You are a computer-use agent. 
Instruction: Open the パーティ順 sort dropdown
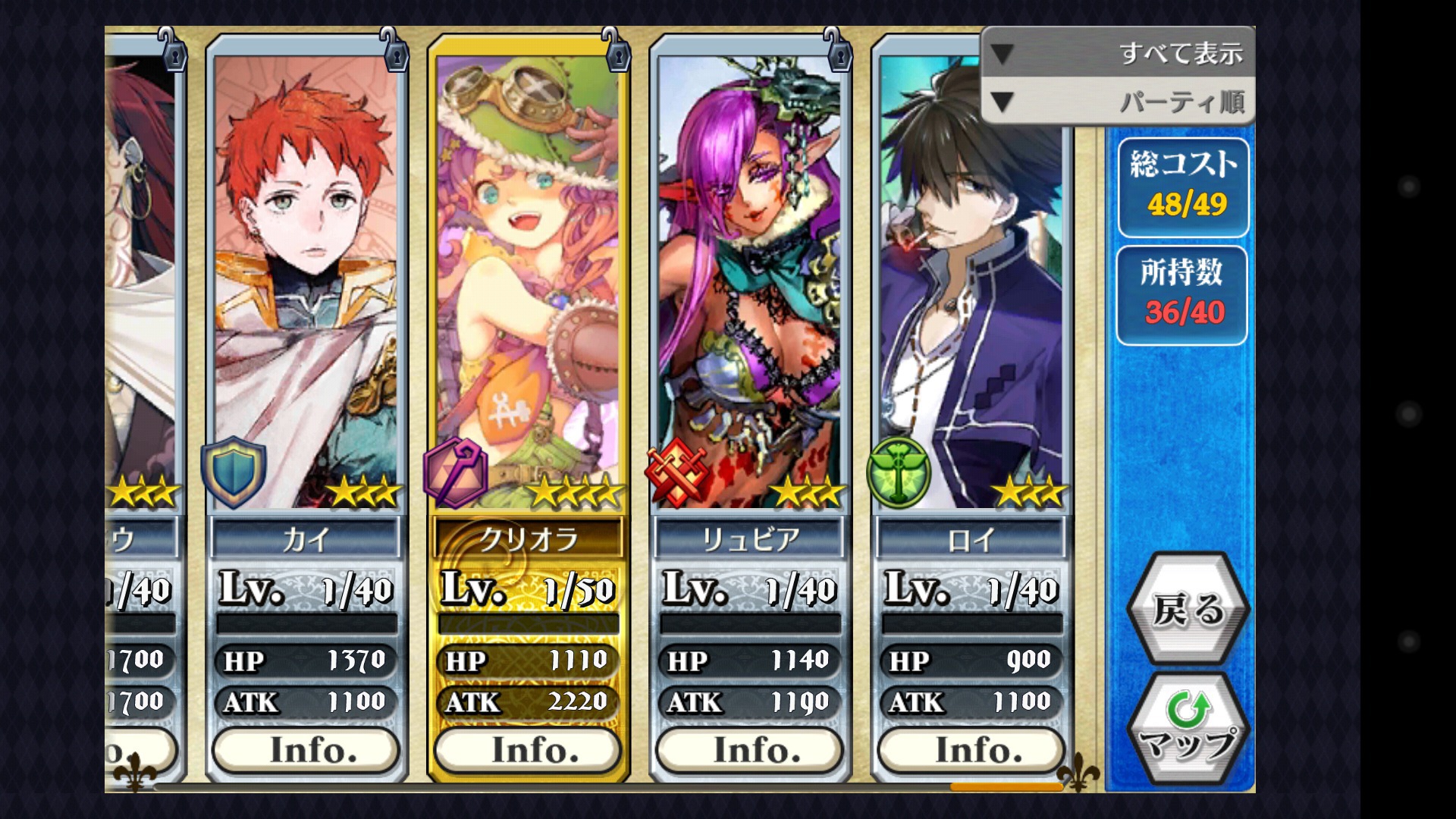(x=1118, y=101)
